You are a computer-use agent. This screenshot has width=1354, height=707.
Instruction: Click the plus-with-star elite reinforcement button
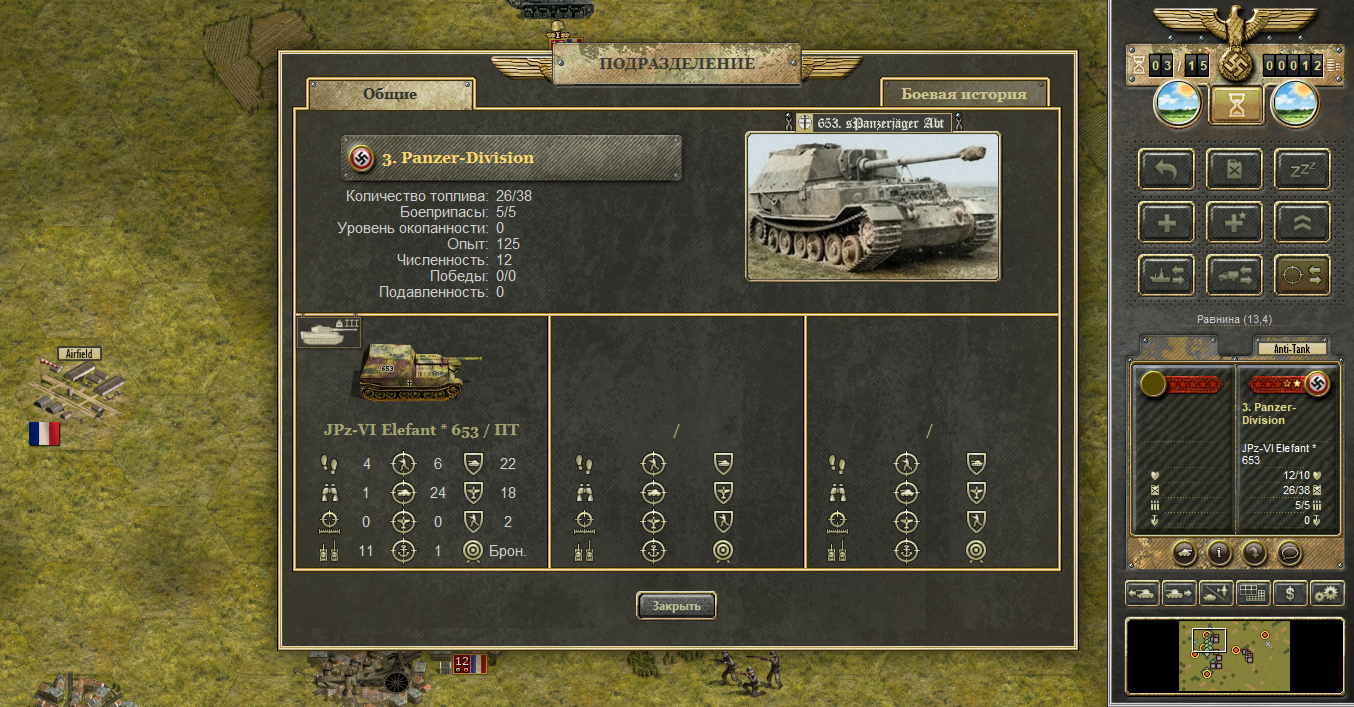(1234, 222)
